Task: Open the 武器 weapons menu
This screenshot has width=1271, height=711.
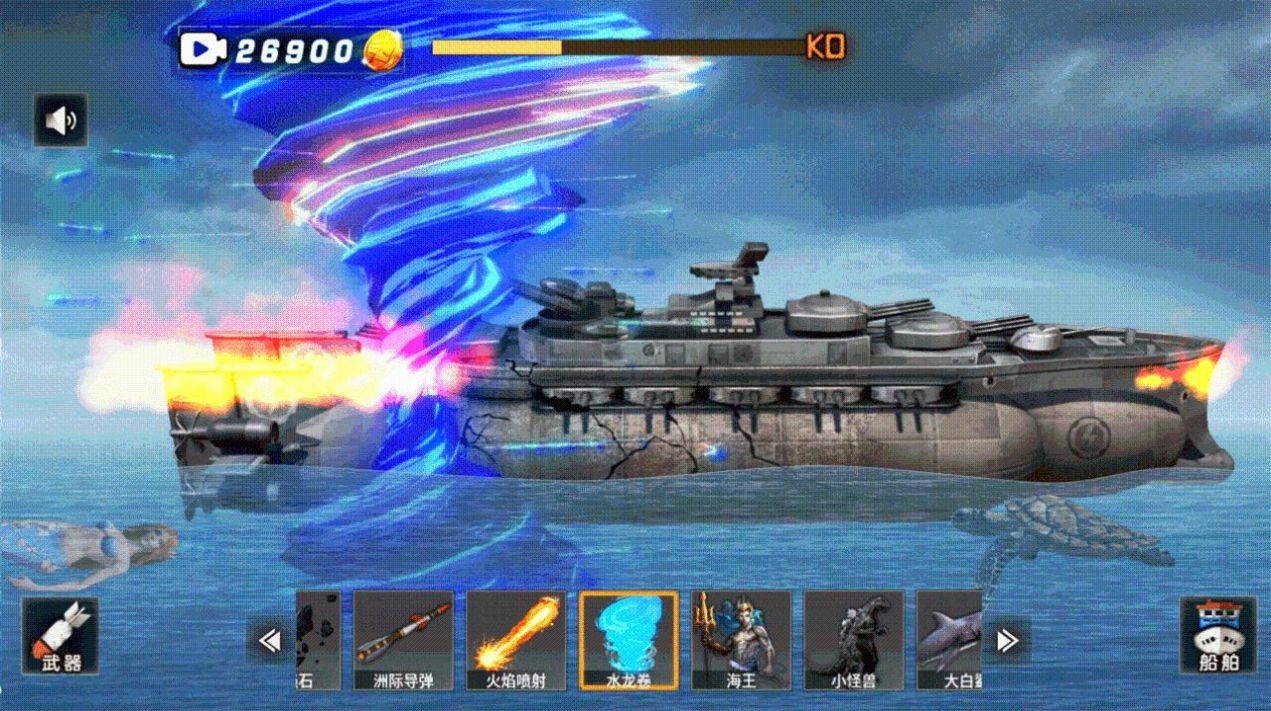Action: pyautogui.click(x=60, y=636)
